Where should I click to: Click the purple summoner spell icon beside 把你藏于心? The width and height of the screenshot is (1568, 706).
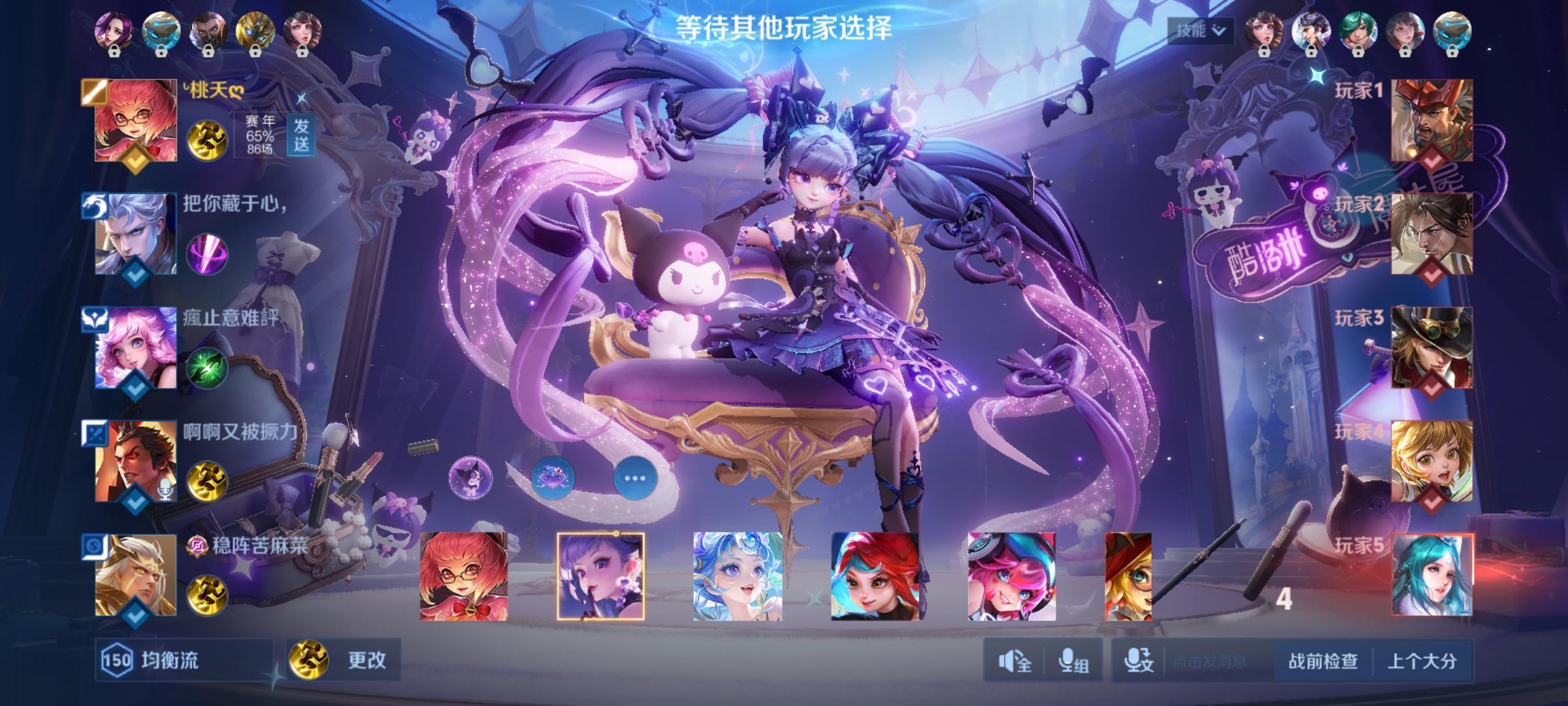click(x=208, y=255)
